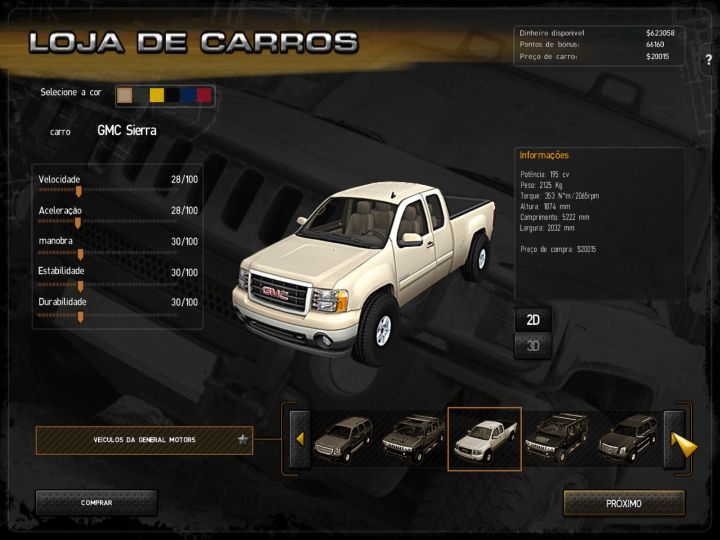
Task: Choose the beige car color swatch
Action: coord(125,95)
